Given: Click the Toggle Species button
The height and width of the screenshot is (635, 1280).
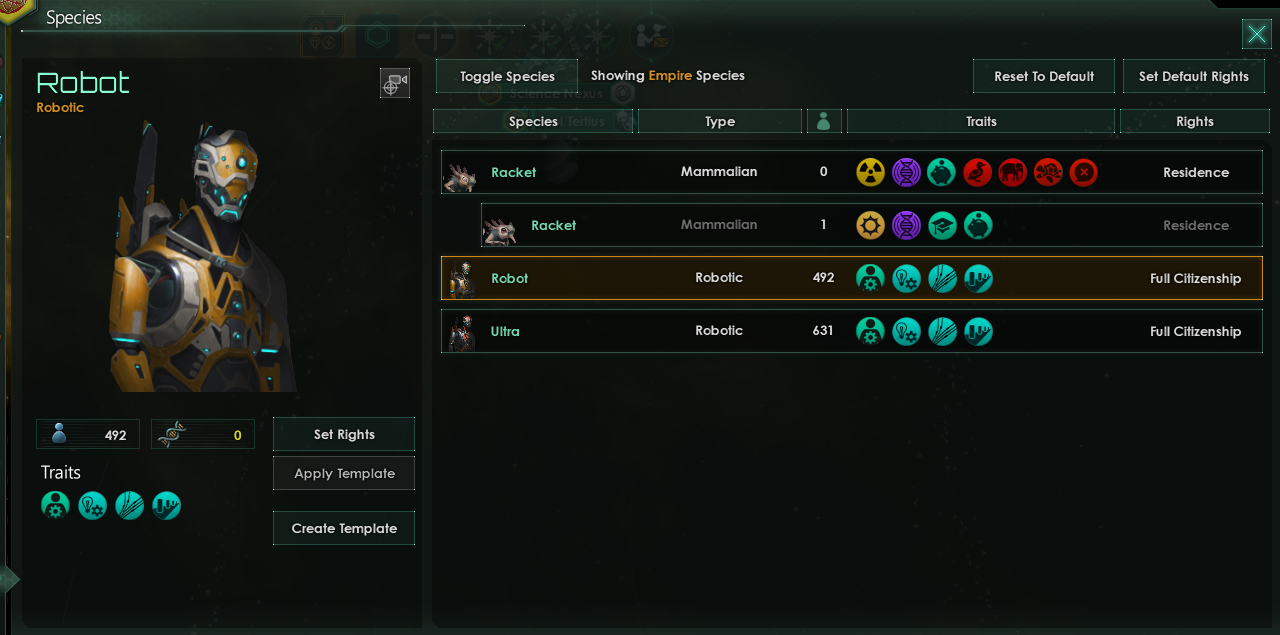Looking at the screenshot, I should point(507,77).
